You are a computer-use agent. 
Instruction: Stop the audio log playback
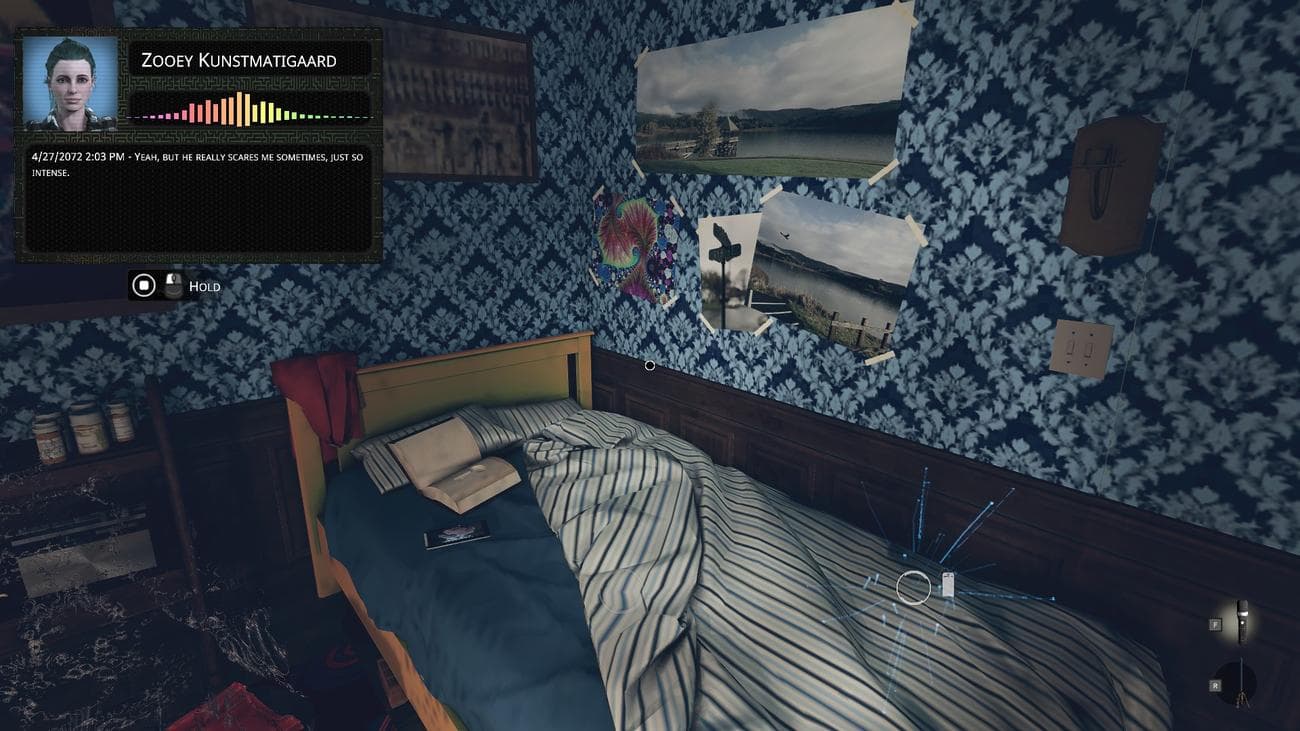tap(144, 286)
